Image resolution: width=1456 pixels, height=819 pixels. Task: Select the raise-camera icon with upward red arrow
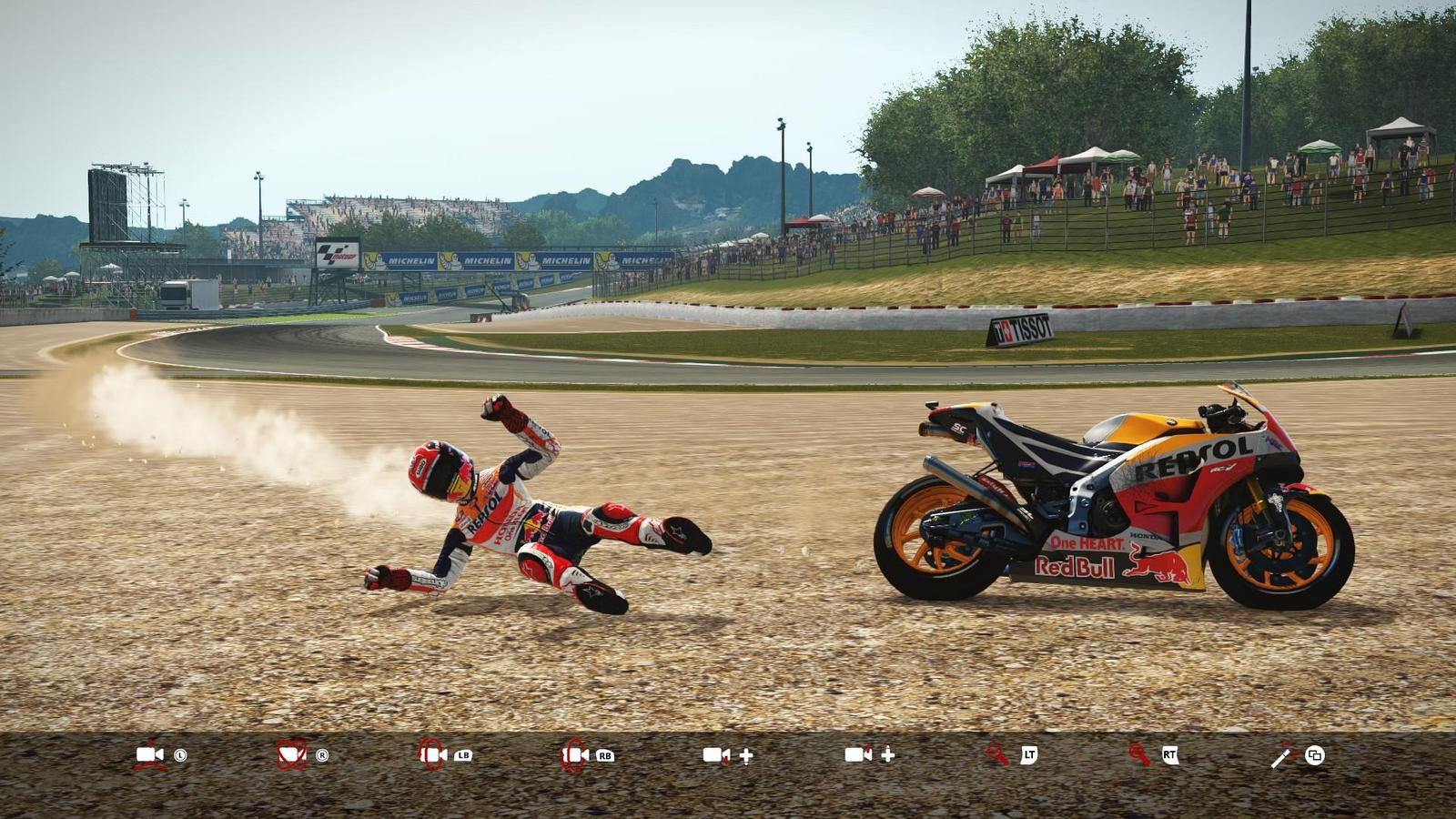858,754
